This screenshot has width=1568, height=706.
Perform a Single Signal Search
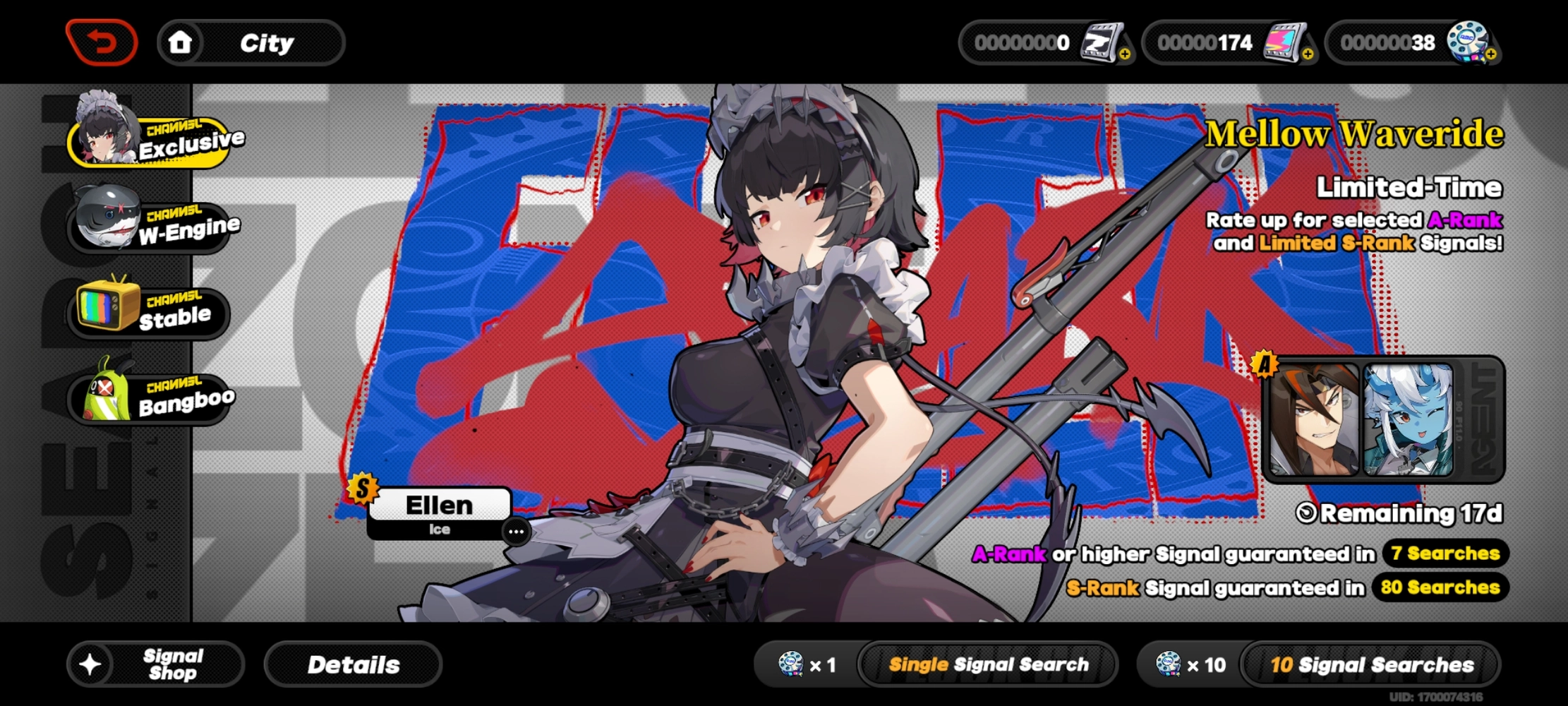[988, 664]
